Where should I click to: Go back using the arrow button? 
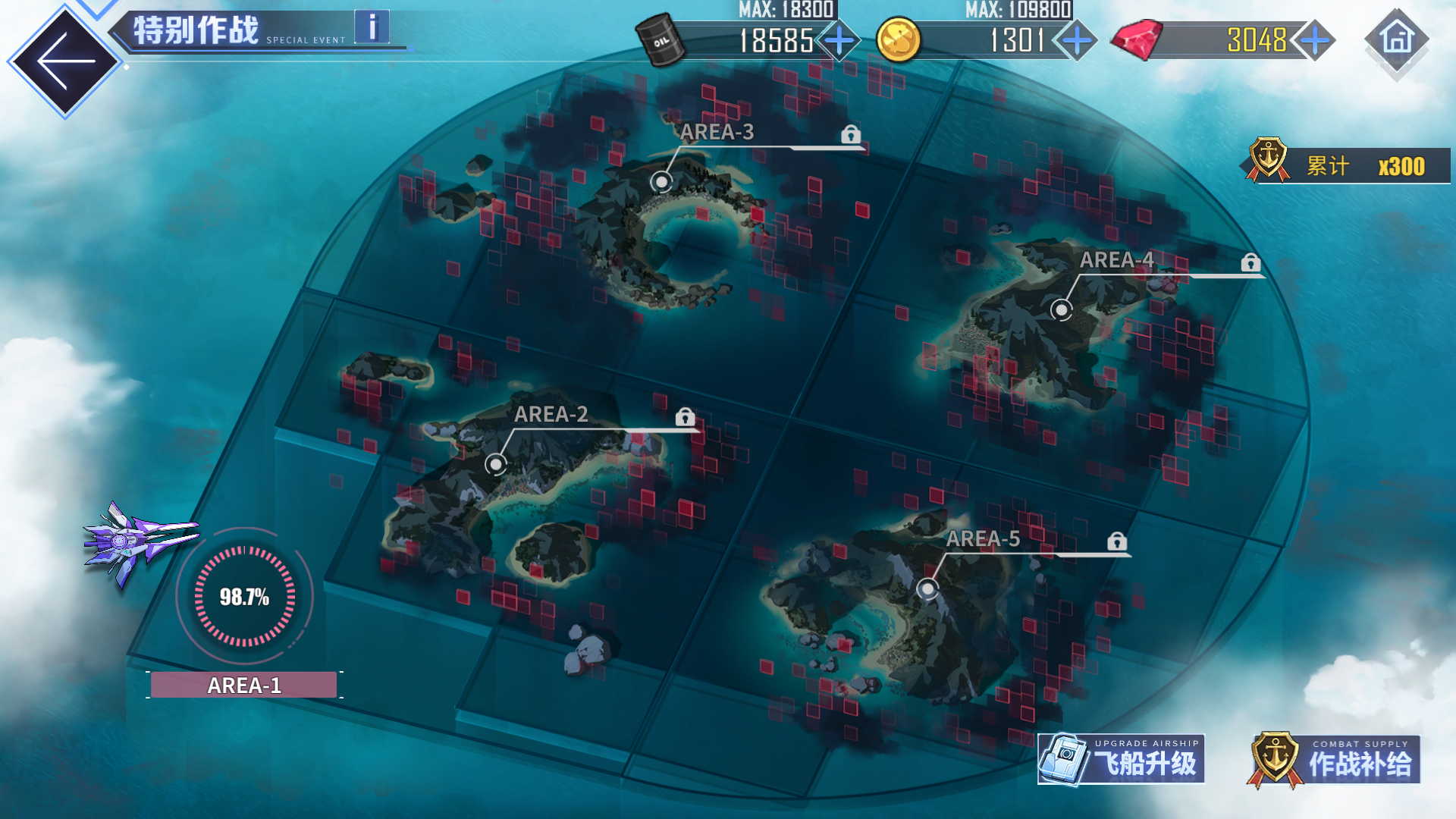click(65, 61)
